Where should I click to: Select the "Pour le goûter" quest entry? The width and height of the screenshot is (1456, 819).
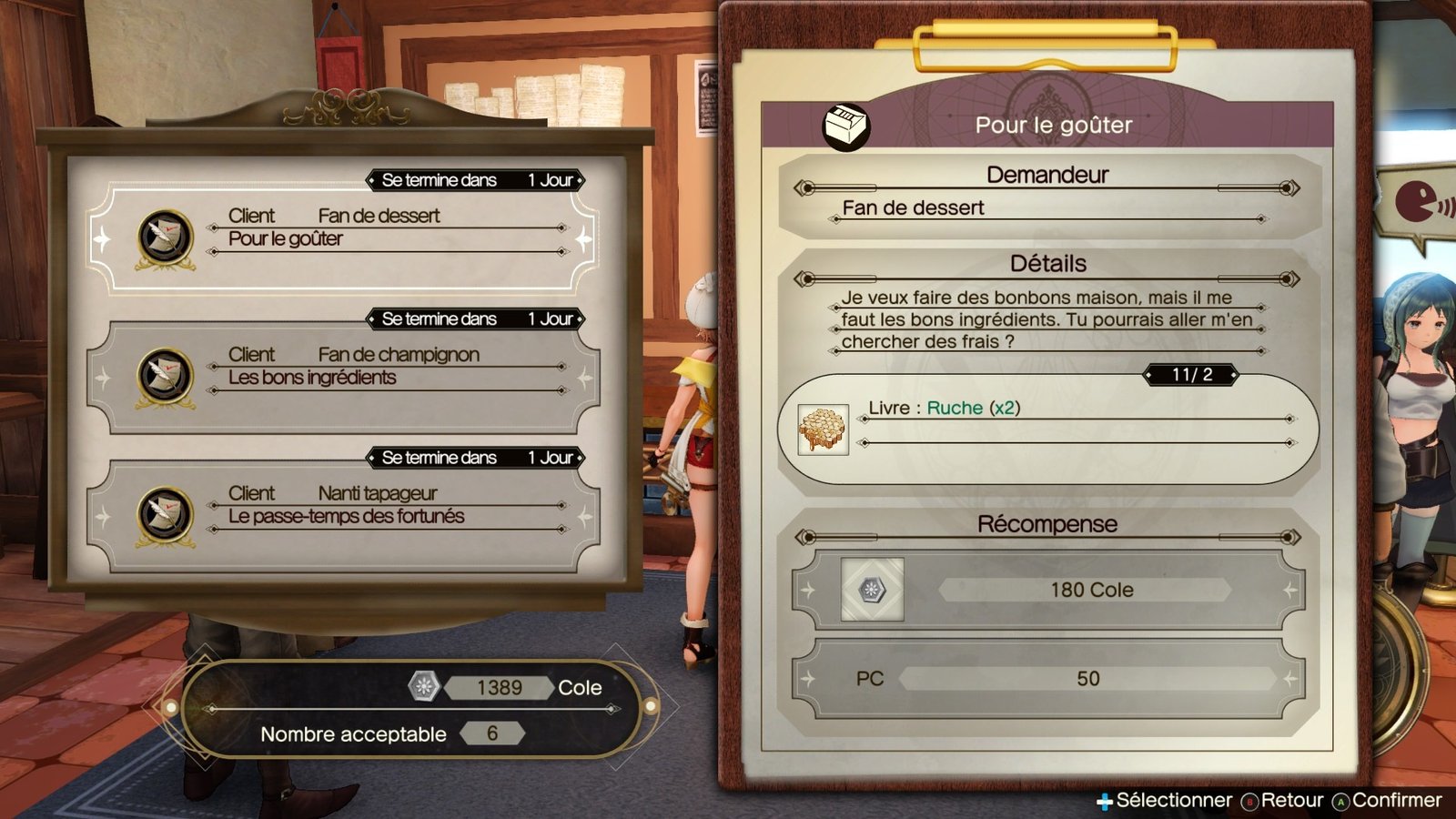click(343, 238)
